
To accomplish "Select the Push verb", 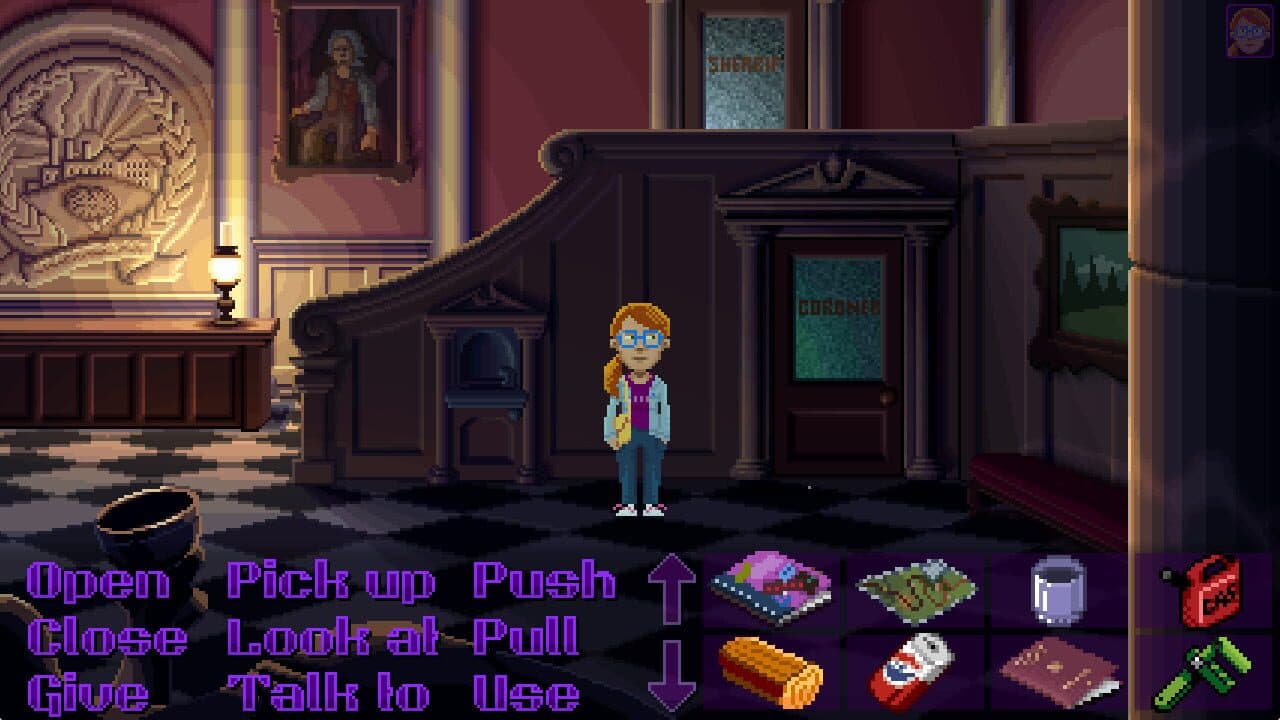I will (543, 580).
